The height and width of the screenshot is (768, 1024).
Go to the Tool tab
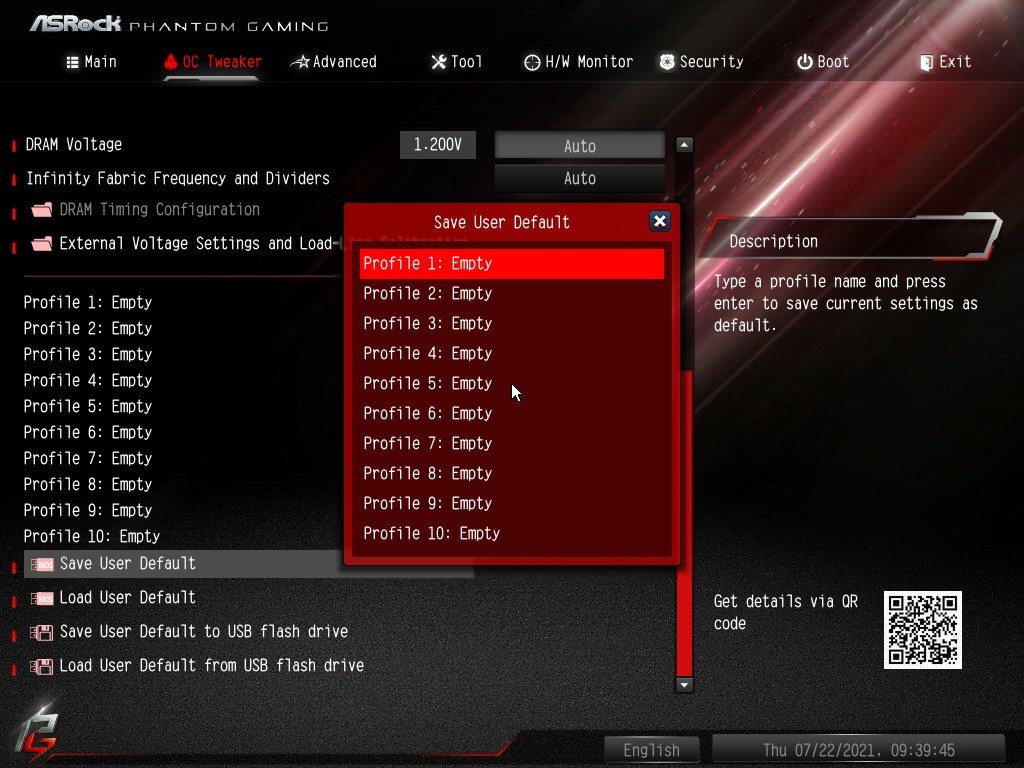click(x=457, y=62)
